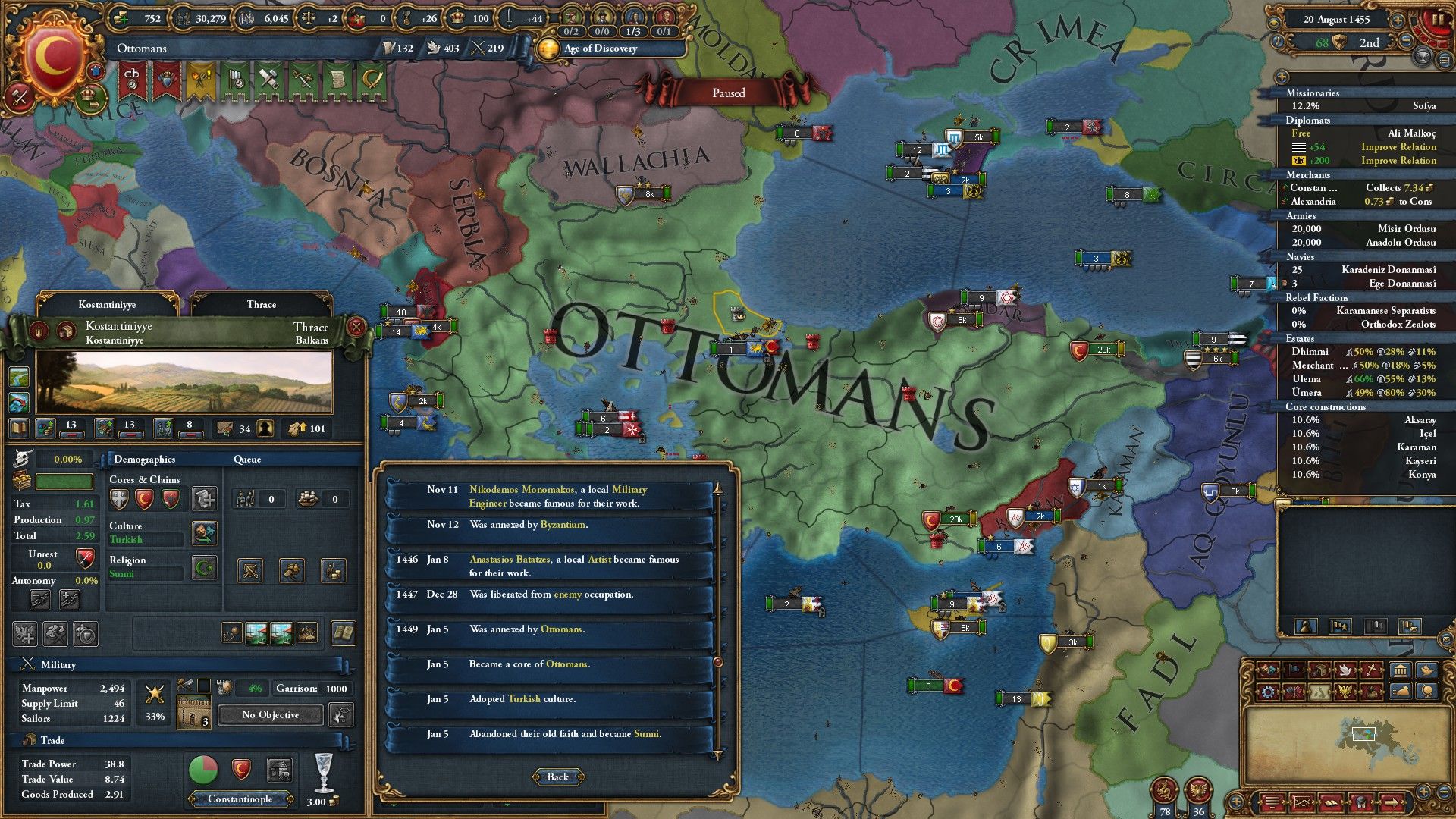Open the Queue tab in the province panel
The width and height of the screenshot is (1456, 819).
click(x=249, y=460)
